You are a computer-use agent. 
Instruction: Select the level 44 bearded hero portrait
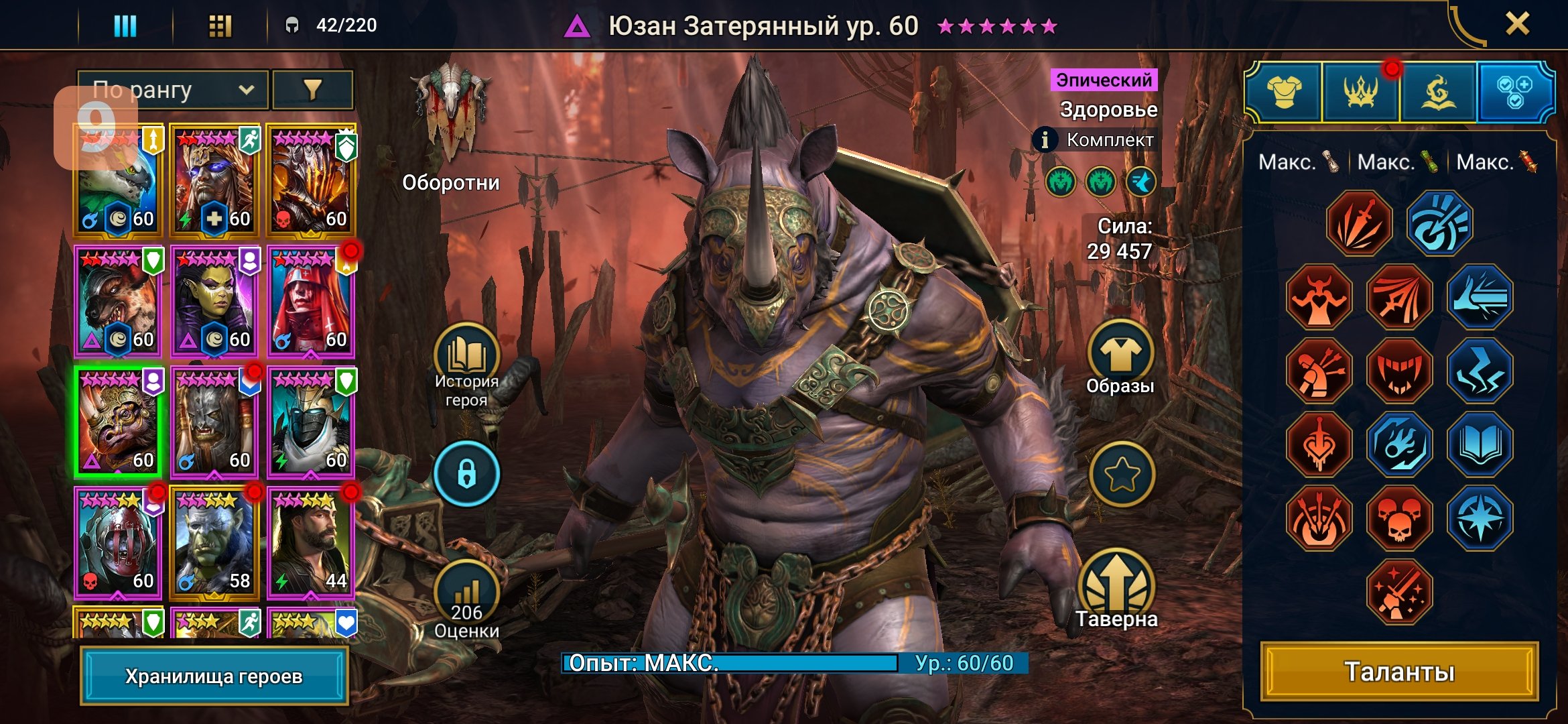(x=311, y=543)
